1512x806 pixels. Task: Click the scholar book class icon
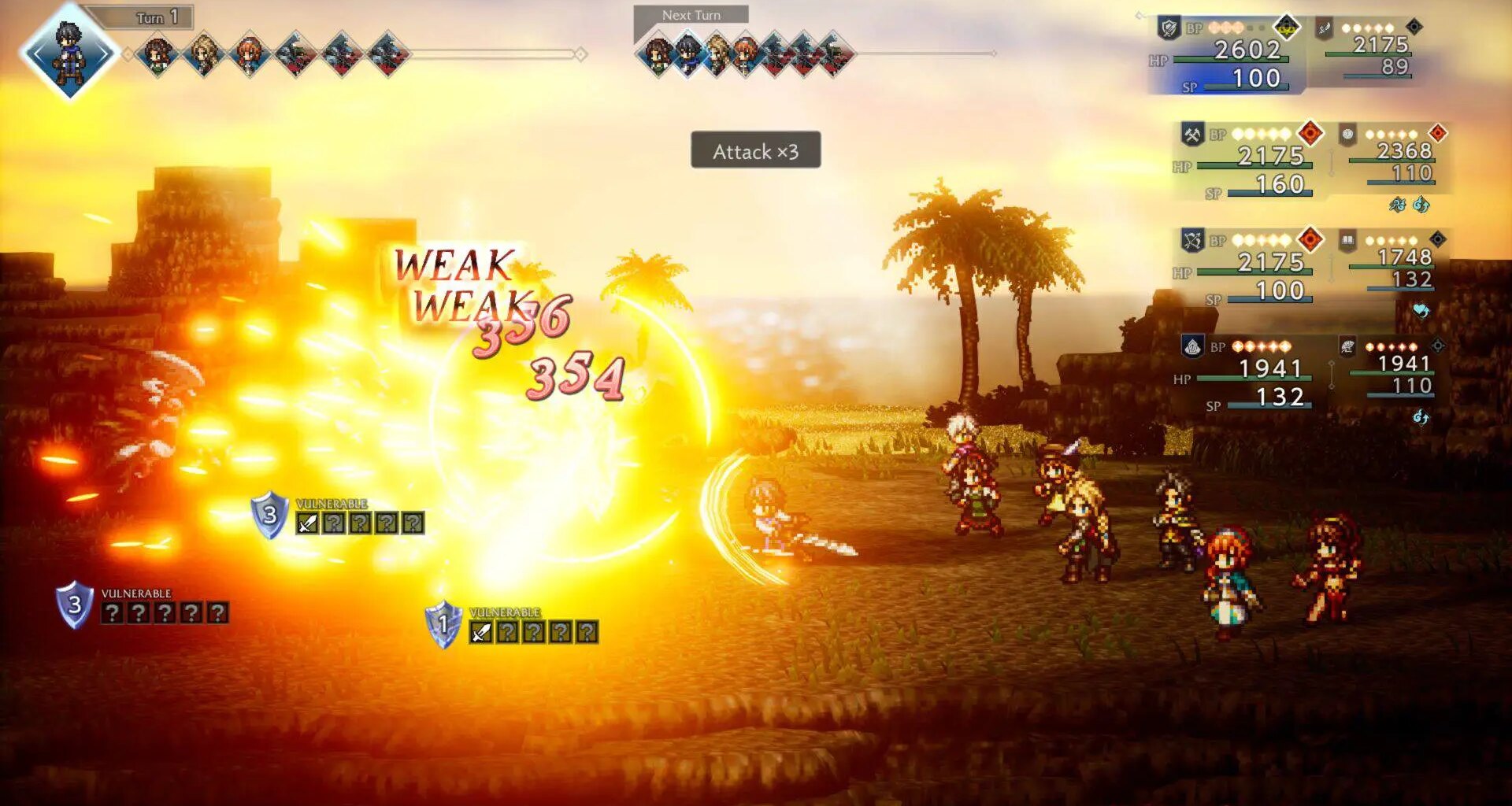(1350, 240)
